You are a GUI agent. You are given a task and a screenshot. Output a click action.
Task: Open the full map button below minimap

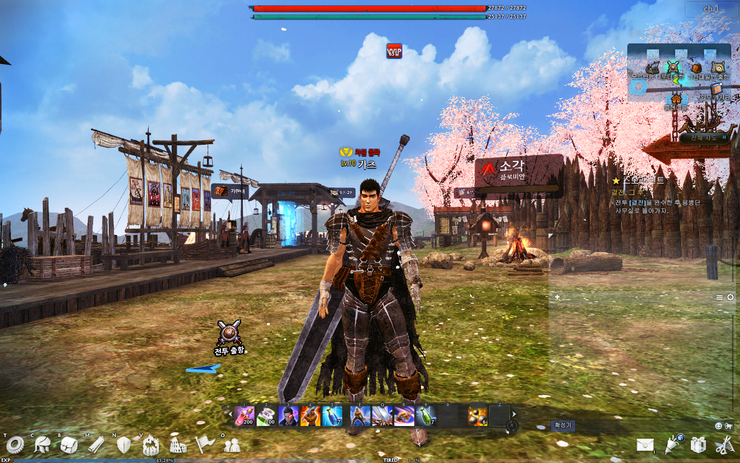pyautogui.click(x=700, y=137)
